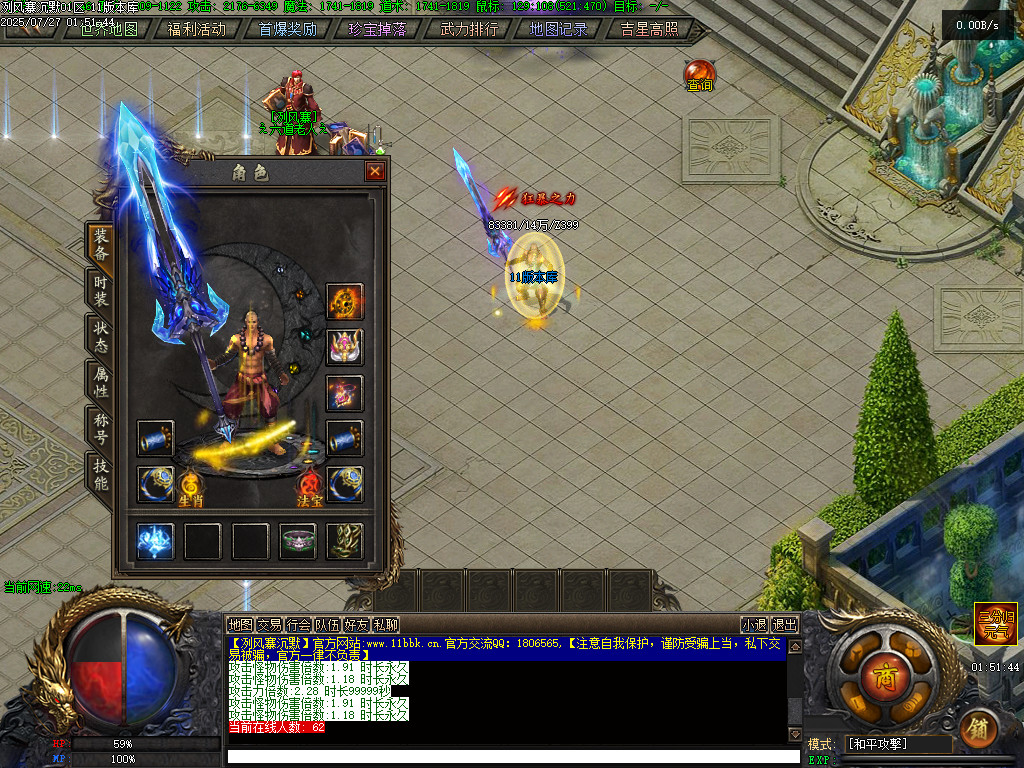
Task: Open the 地图记录 menu
Action: pos(559,29)
